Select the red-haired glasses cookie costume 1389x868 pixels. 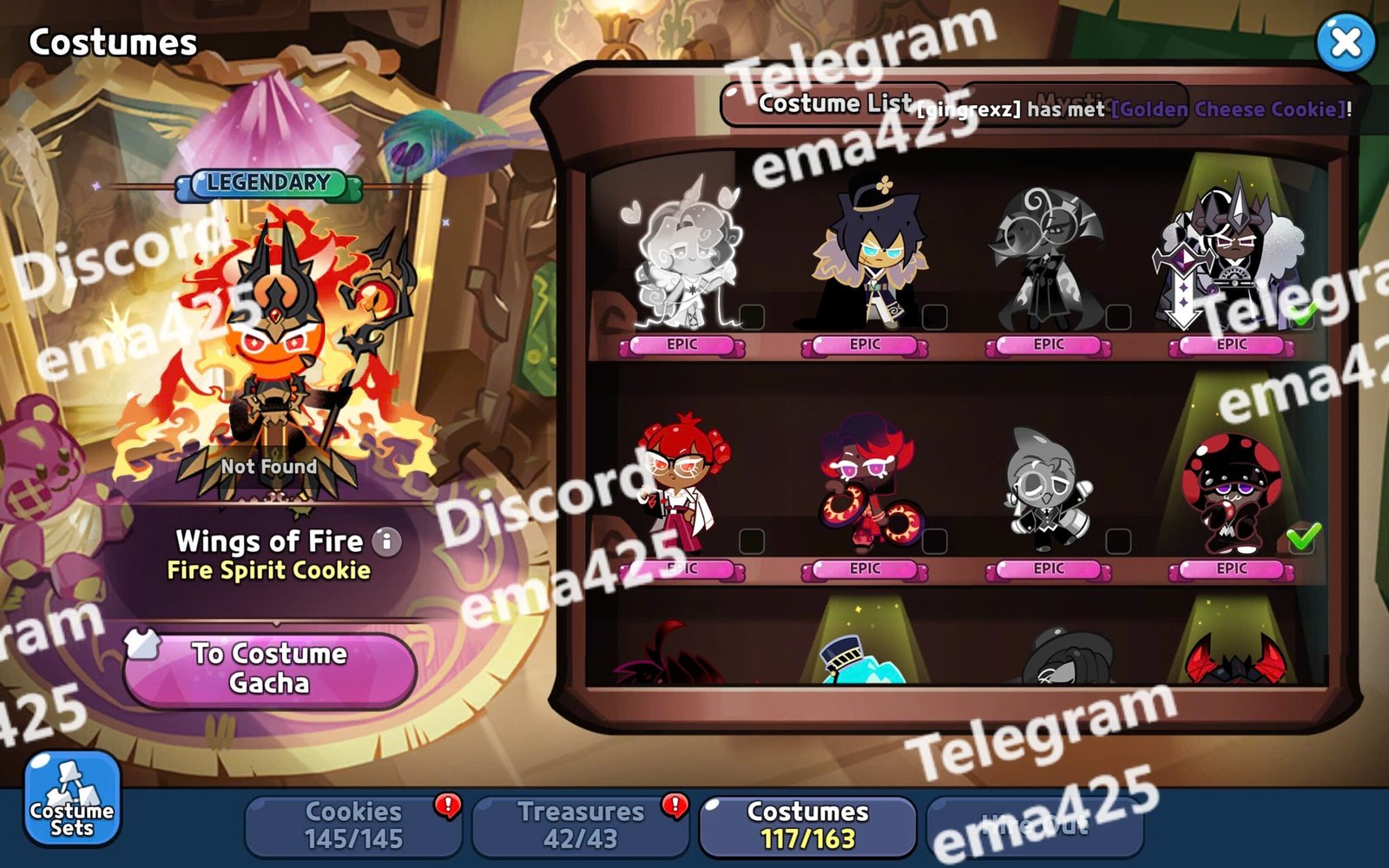click(683, 486)
